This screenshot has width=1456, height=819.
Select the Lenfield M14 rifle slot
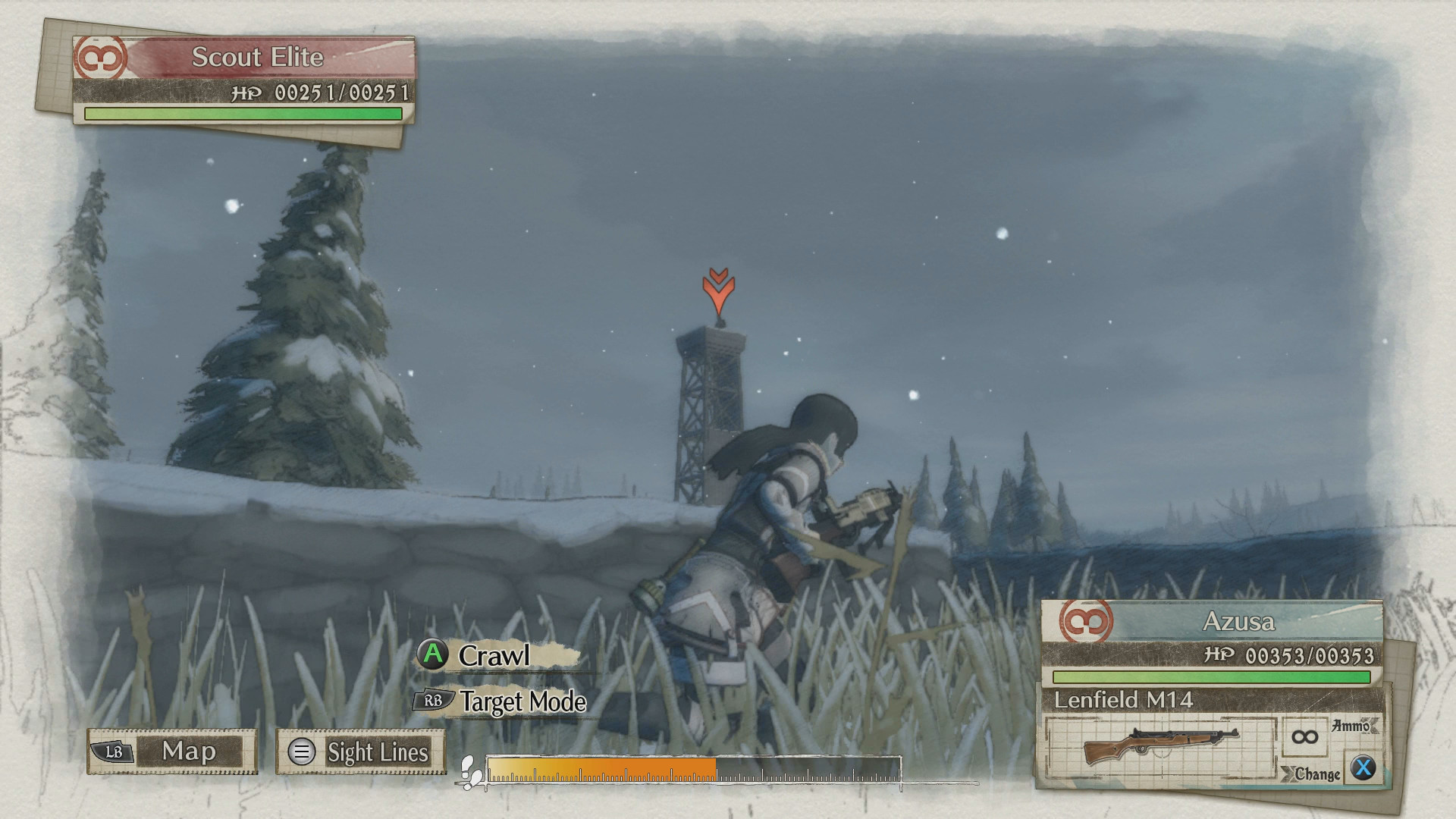1160,747
